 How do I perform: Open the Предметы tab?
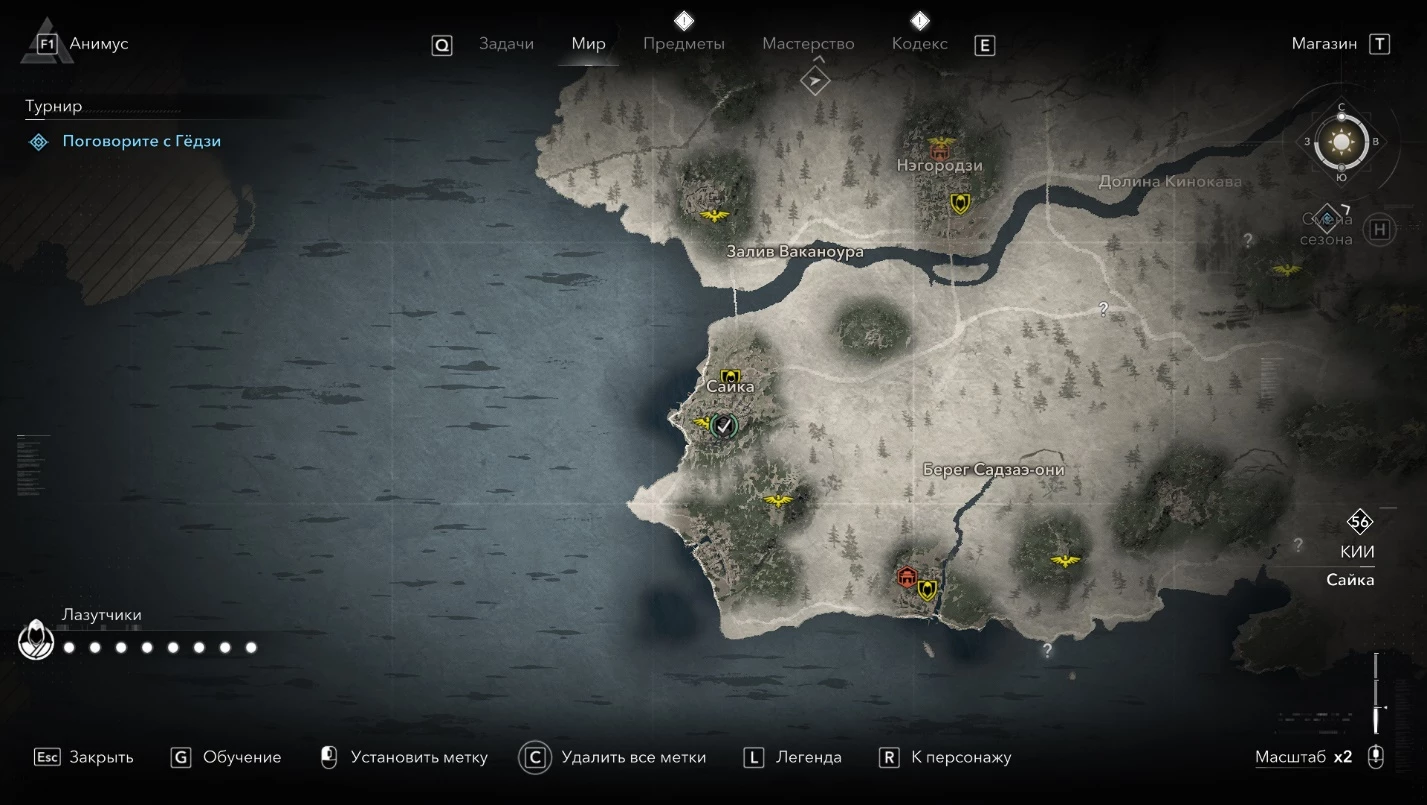pyautogui.click(x=684, y=44)
